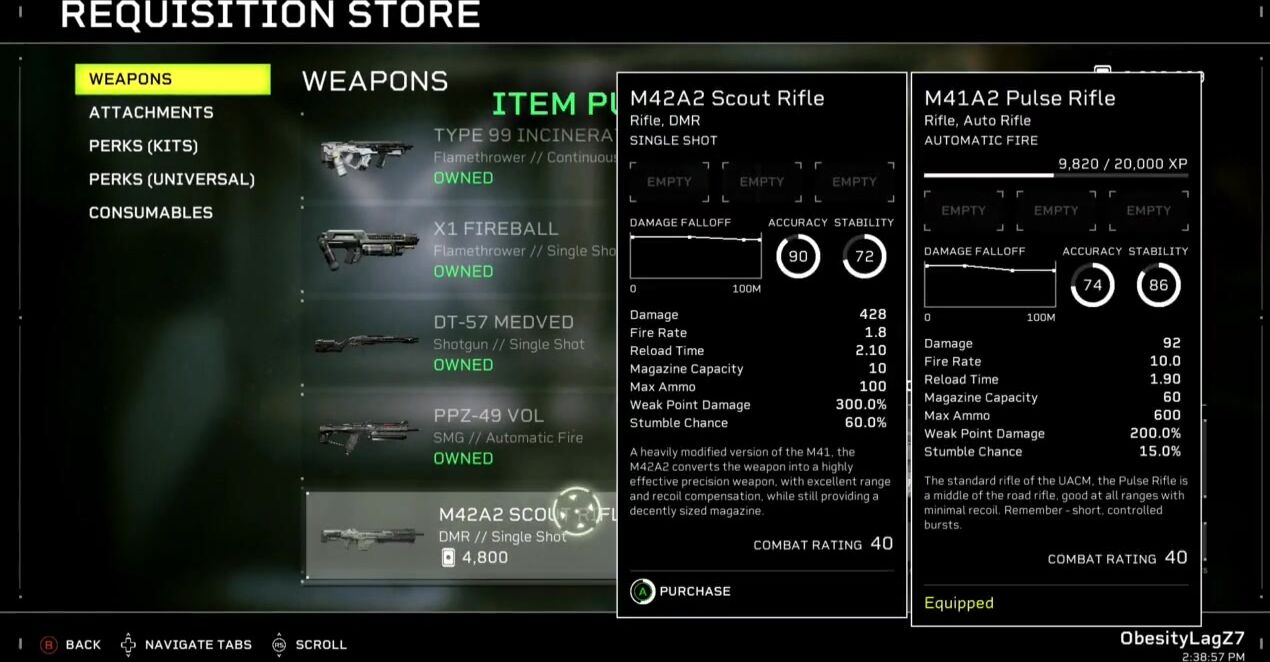
Task: Open the Attachments category
Action: click(151, 113)
